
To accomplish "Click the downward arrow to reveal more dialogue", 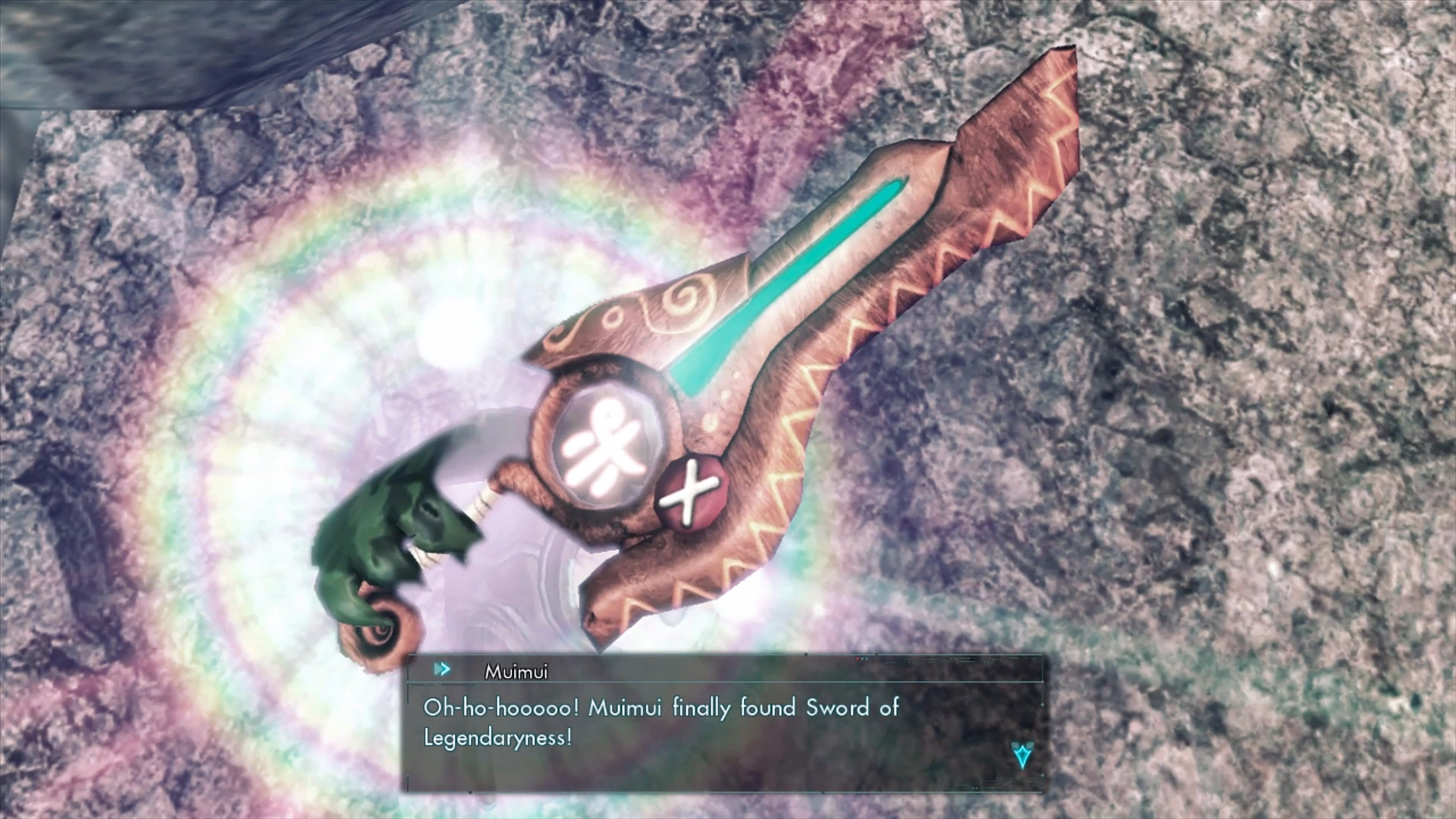I will pyautogui.click(x=1022, y=758).
